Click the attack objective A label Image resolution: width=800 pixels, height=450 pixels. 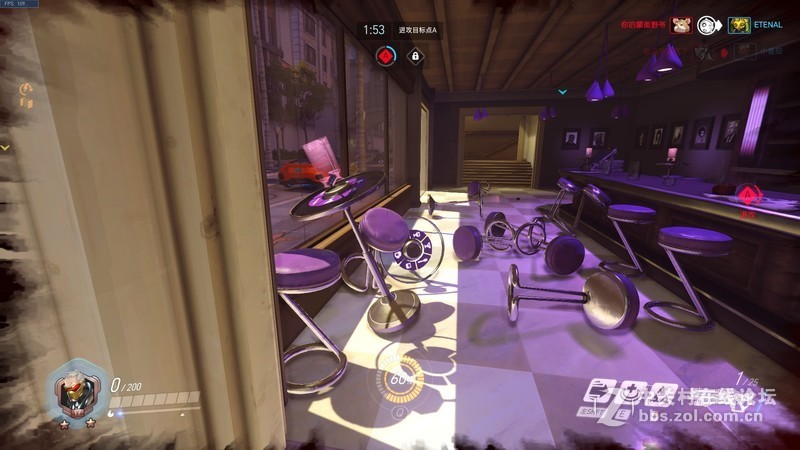[417, 31]
